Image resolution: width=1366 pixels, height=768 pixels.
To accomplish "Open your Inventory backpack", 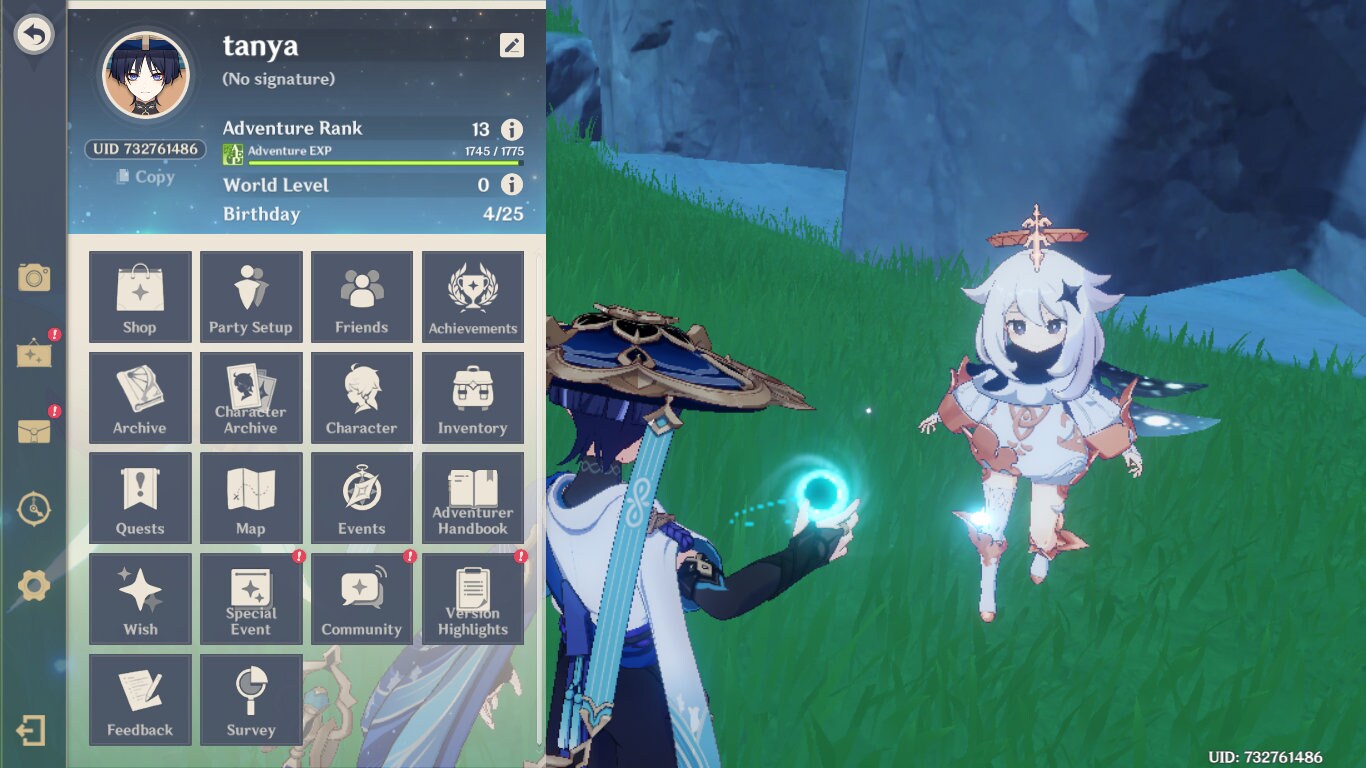I will [x=473, y=397].
